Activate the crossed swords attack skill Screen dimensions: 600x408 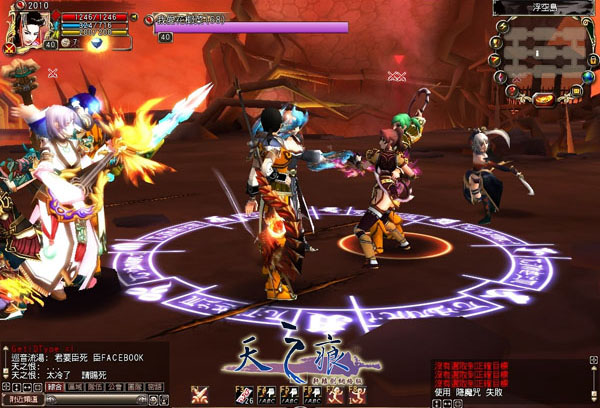tap(199, 395)
